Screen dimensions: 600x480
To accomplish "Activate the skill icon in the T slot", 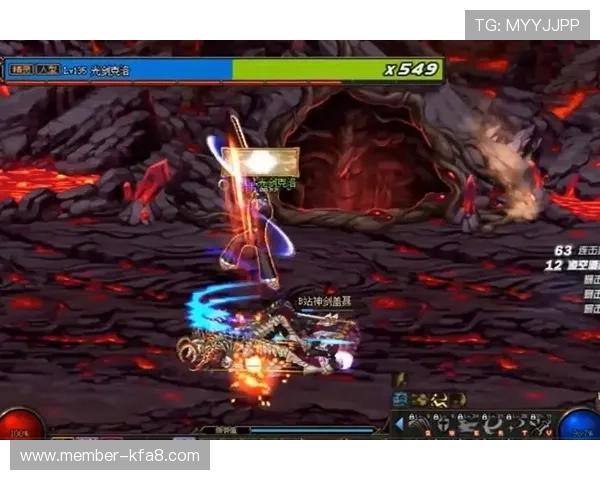I will (x=516, y=425).
